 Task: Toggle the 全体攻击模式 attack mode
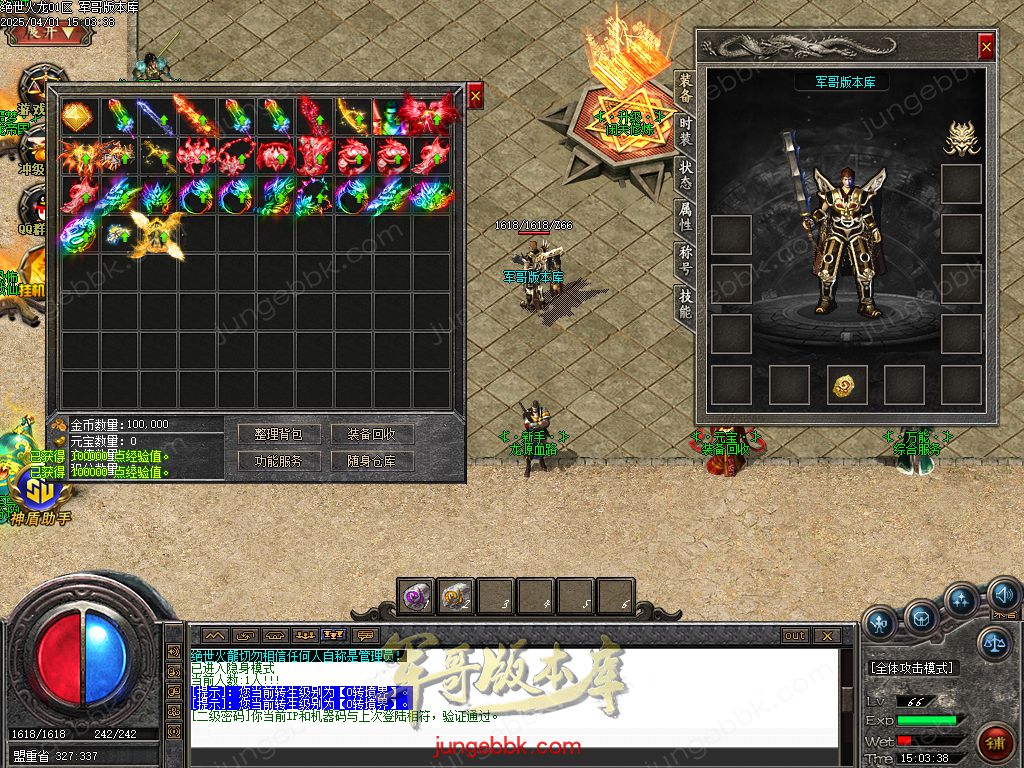click(x=912, y=668)
